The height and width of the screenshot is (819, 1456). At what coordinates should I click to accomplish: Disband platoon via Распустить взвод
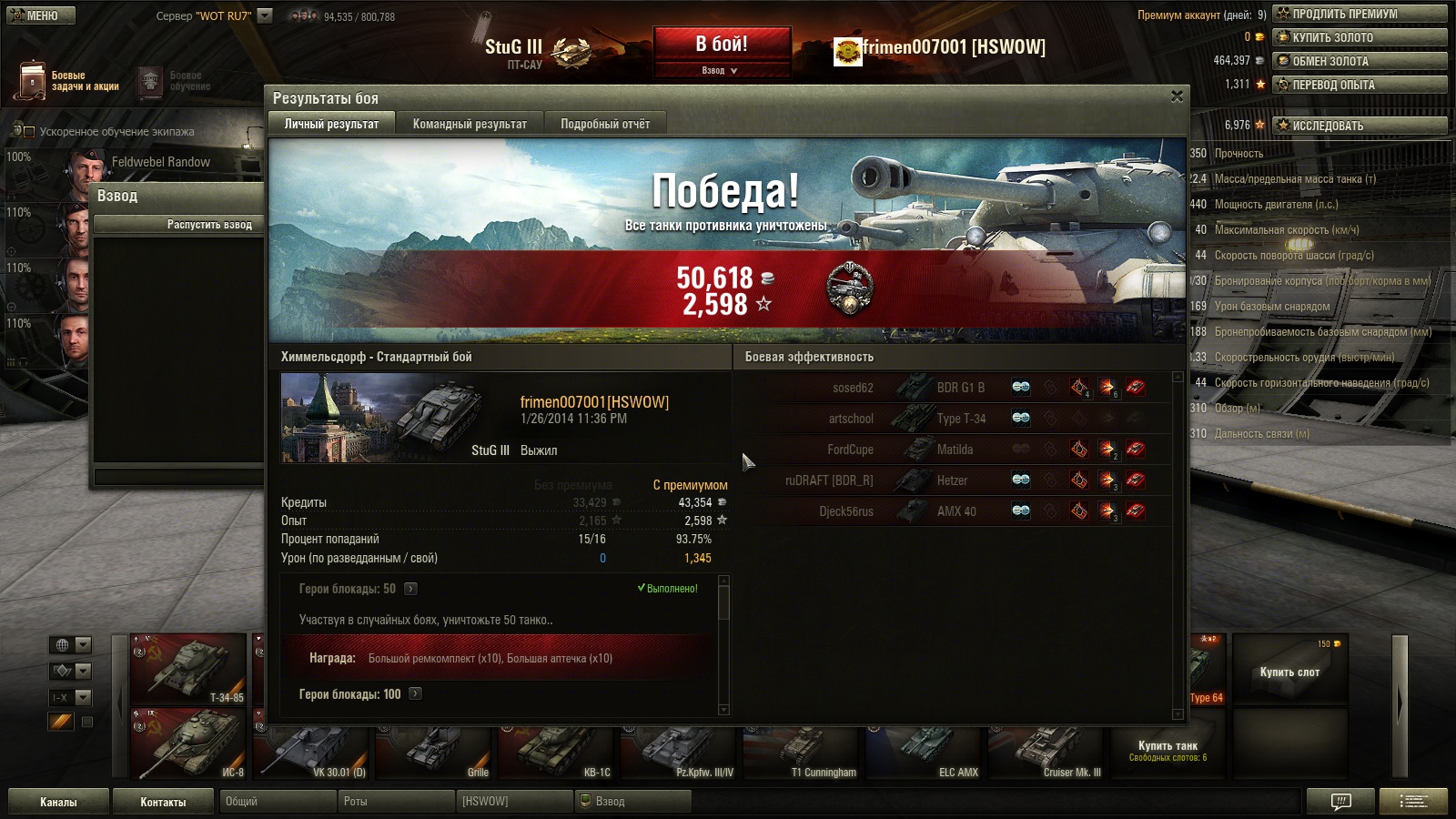pos(209,225)
